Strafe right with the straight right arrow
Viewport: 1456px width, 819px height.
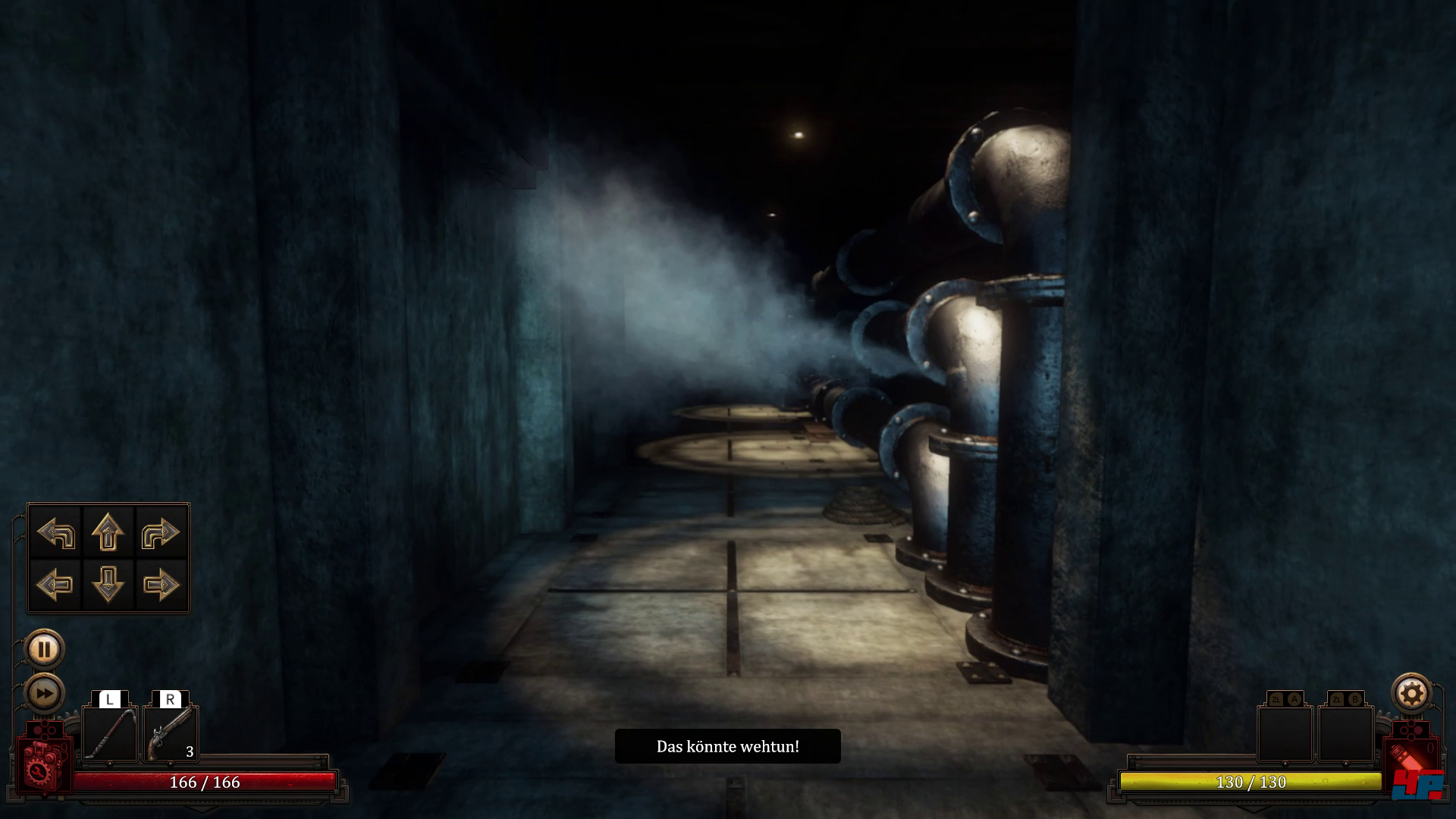(160, 584)
